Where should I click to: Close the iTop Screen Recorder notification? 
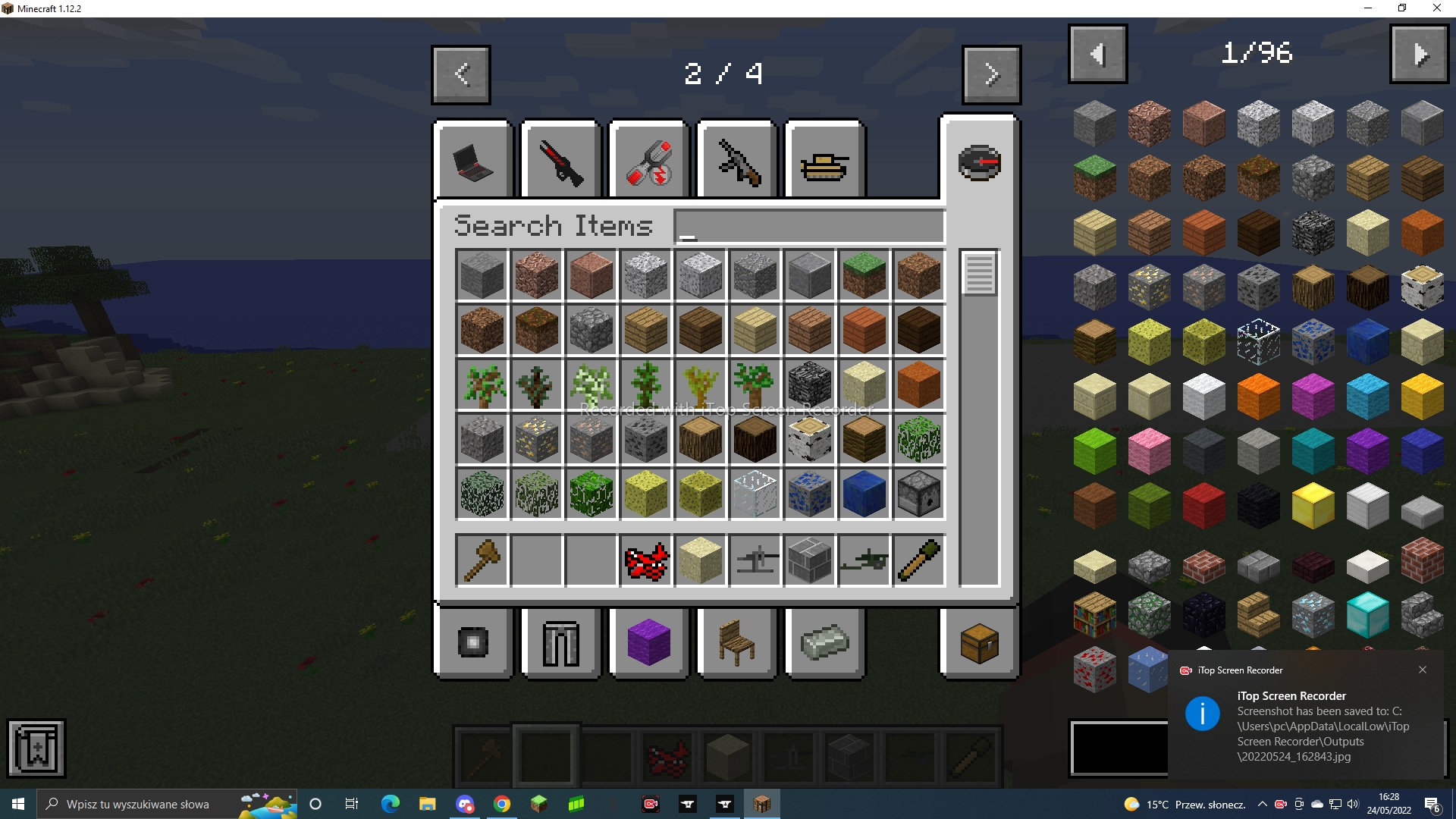pos(1423,670)
